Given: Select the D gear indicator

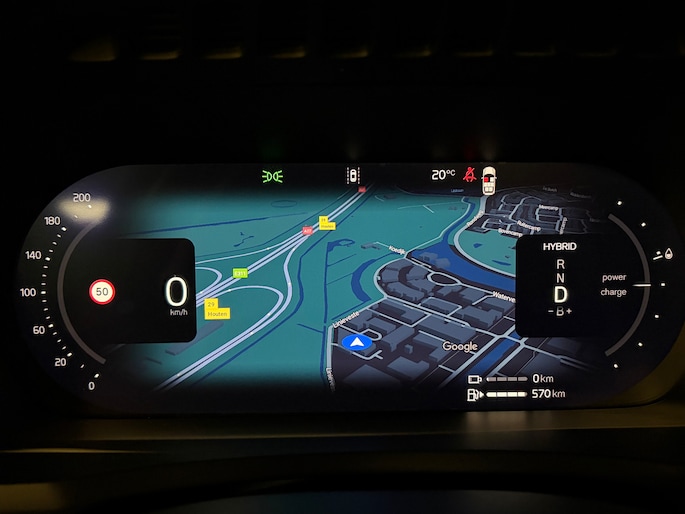Looking at the screenshot, I should 561,294.
